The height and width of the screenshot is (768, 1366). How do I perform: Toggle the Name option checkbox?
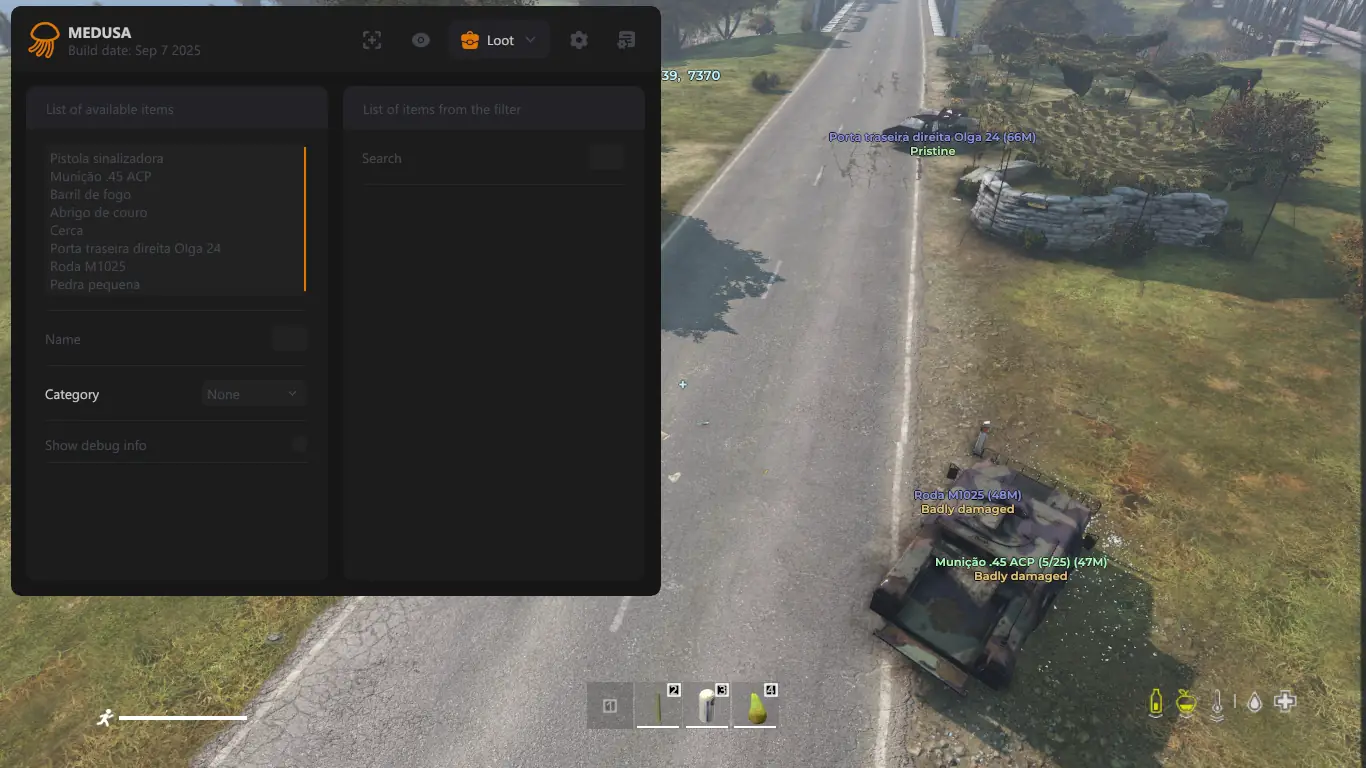[x=290, y=339]
